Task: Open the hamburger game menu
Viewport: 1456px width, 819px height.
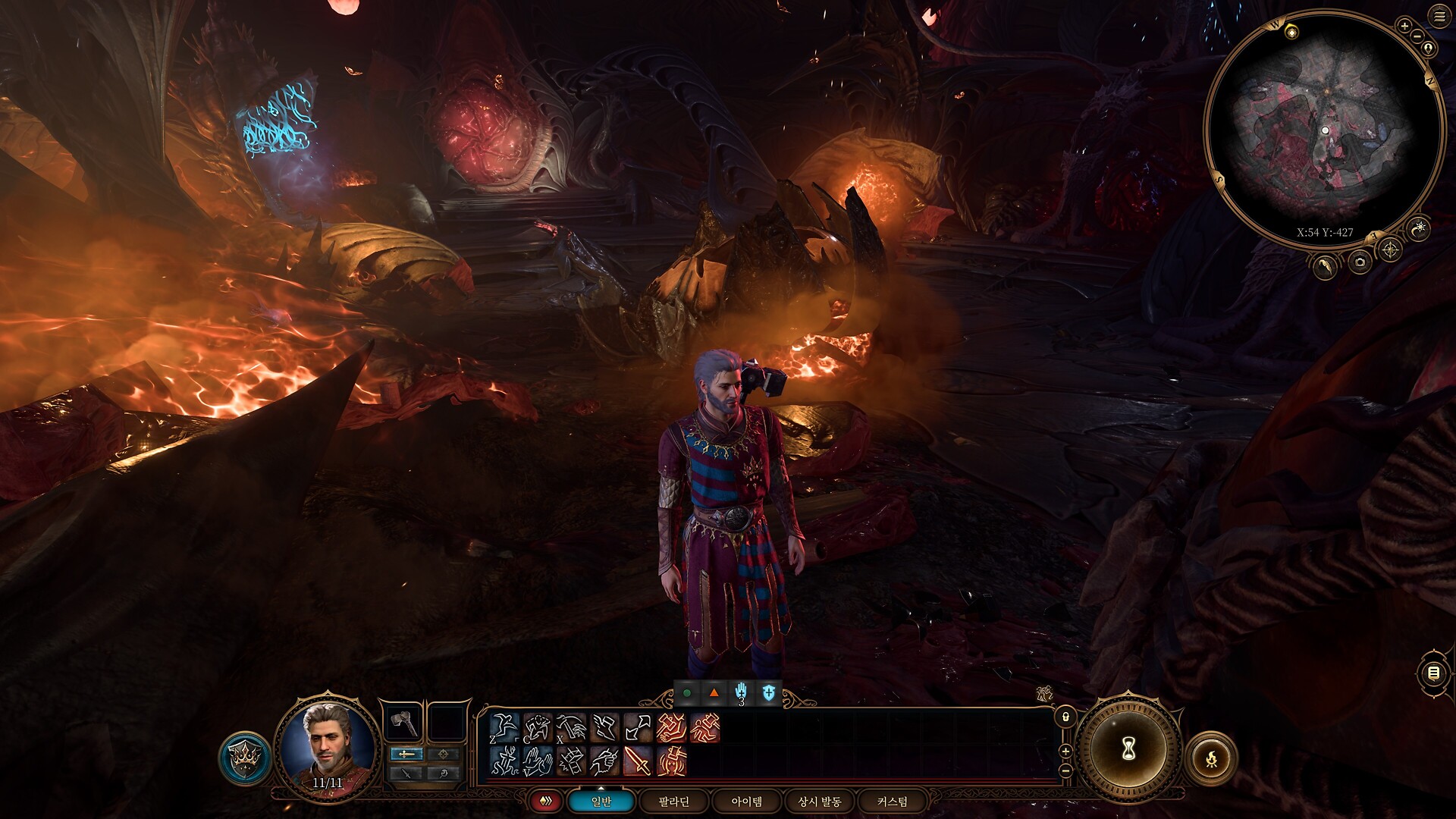Action: 1440,16
